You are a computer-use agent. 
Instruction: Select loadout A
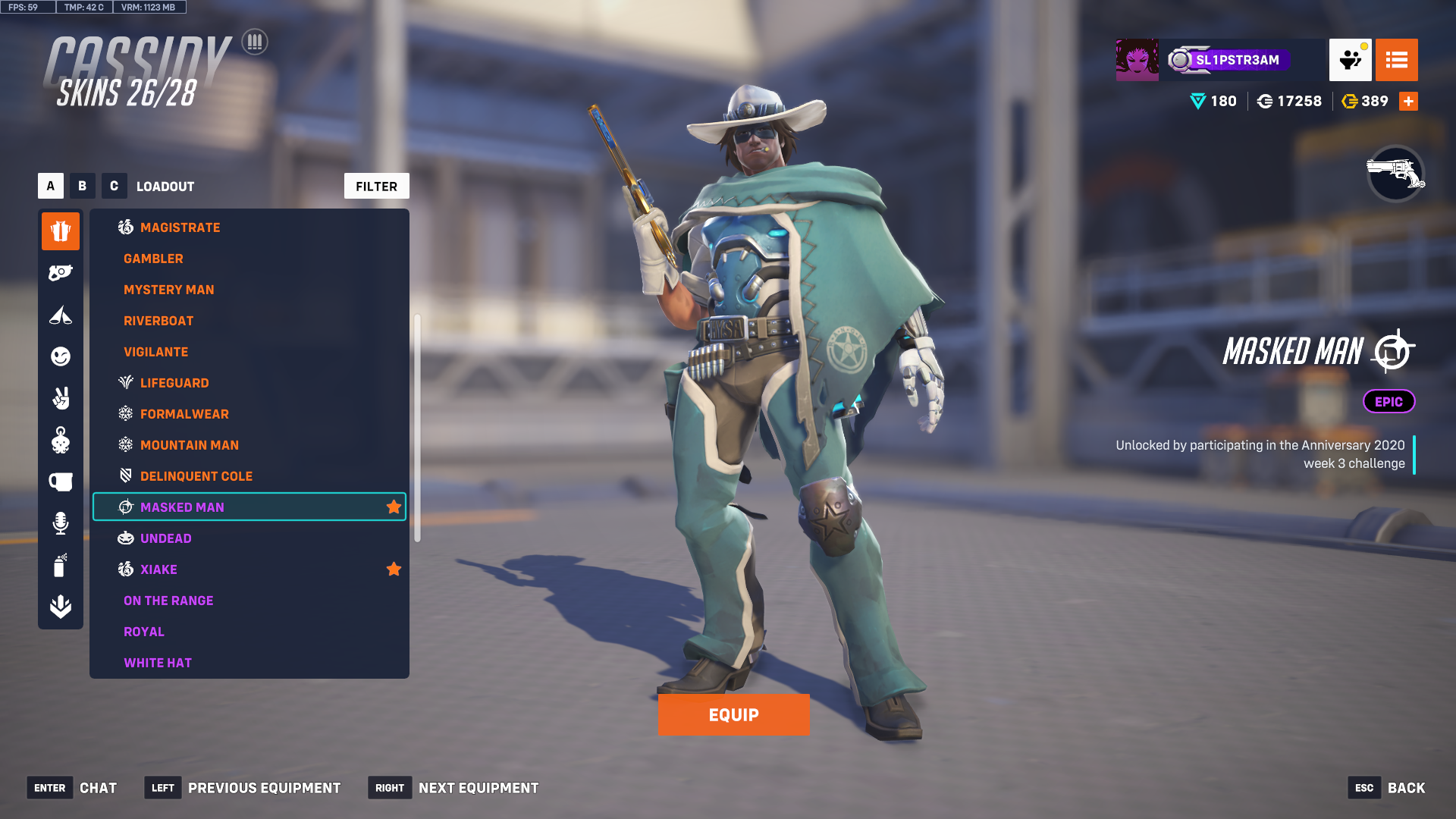click(51, 186)
